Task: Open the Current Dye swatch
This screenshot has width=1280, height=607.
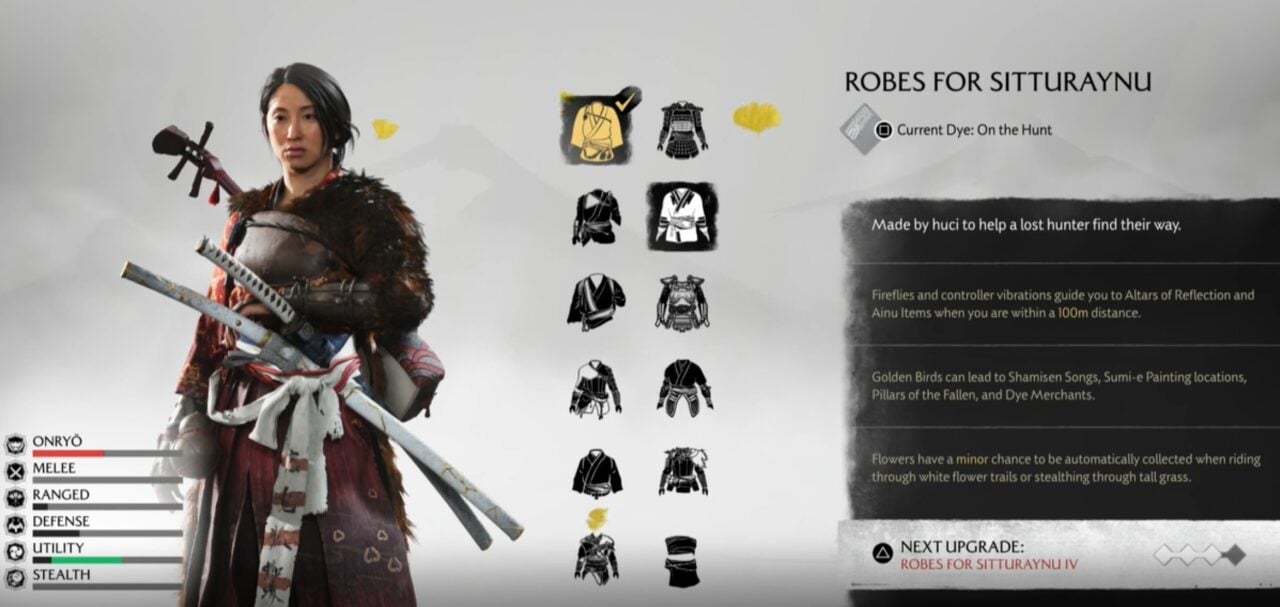Action: 859,128
